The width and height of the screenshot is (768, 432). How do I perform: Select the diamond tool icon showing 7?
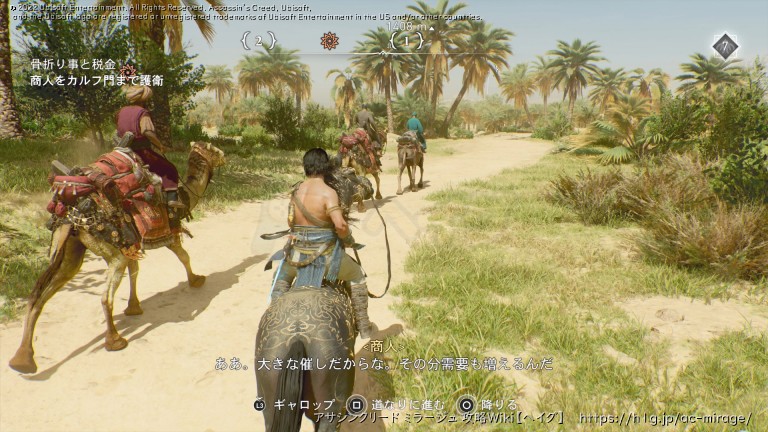point(725,45)
